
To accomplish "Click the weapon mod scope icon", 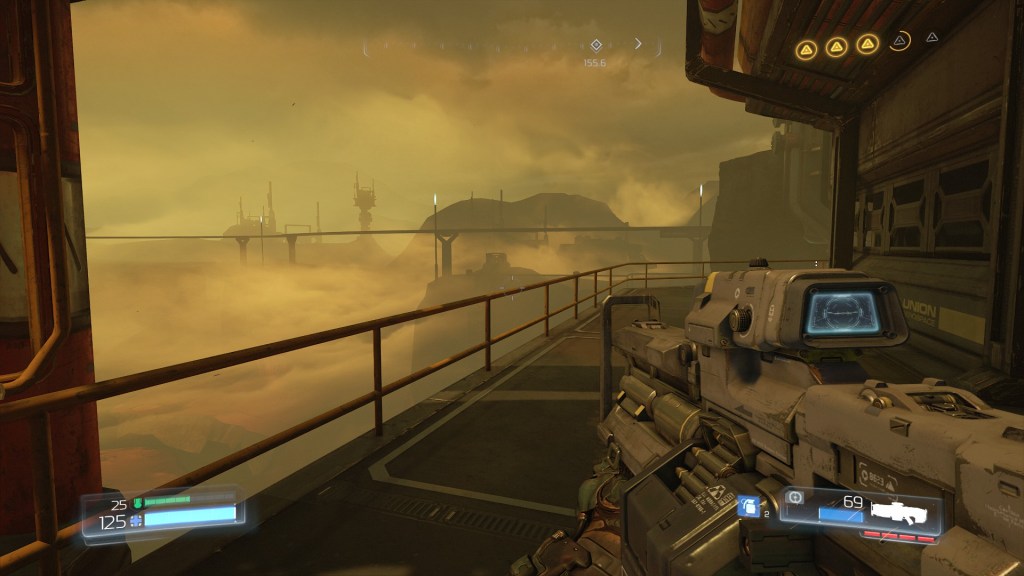I will tap(795, 497).
